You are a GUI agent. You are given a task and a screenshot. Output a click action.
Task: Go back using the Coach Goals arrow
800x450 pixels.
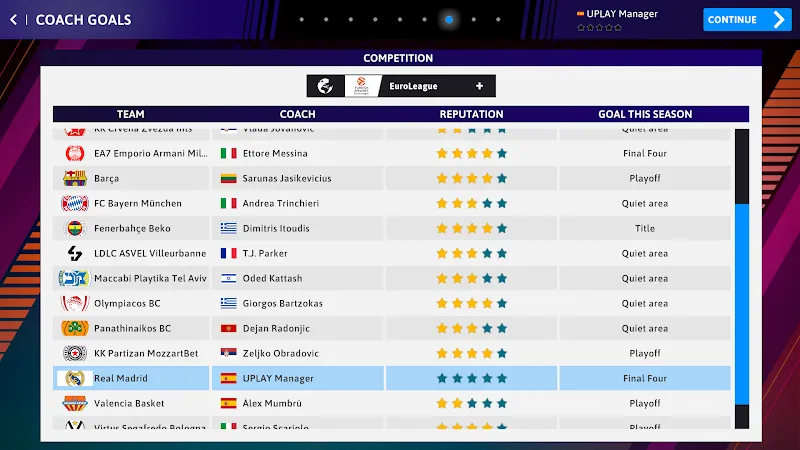click(x=13, y=20)
